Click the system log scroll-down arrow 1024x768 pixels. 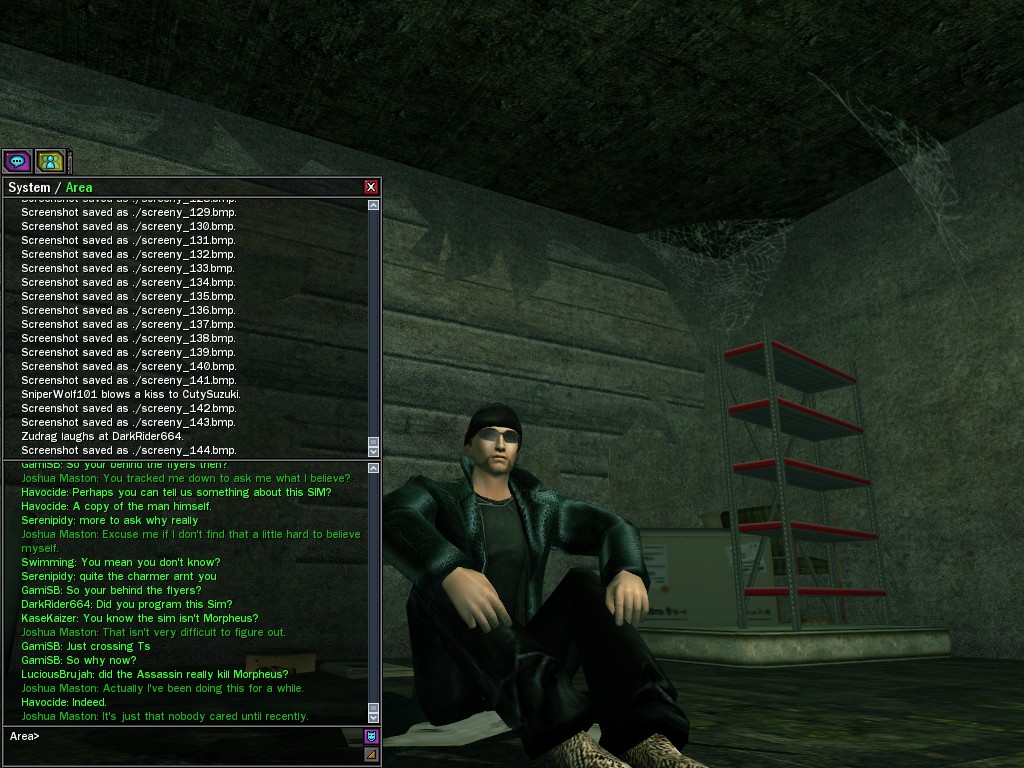[x=374, y=449]
